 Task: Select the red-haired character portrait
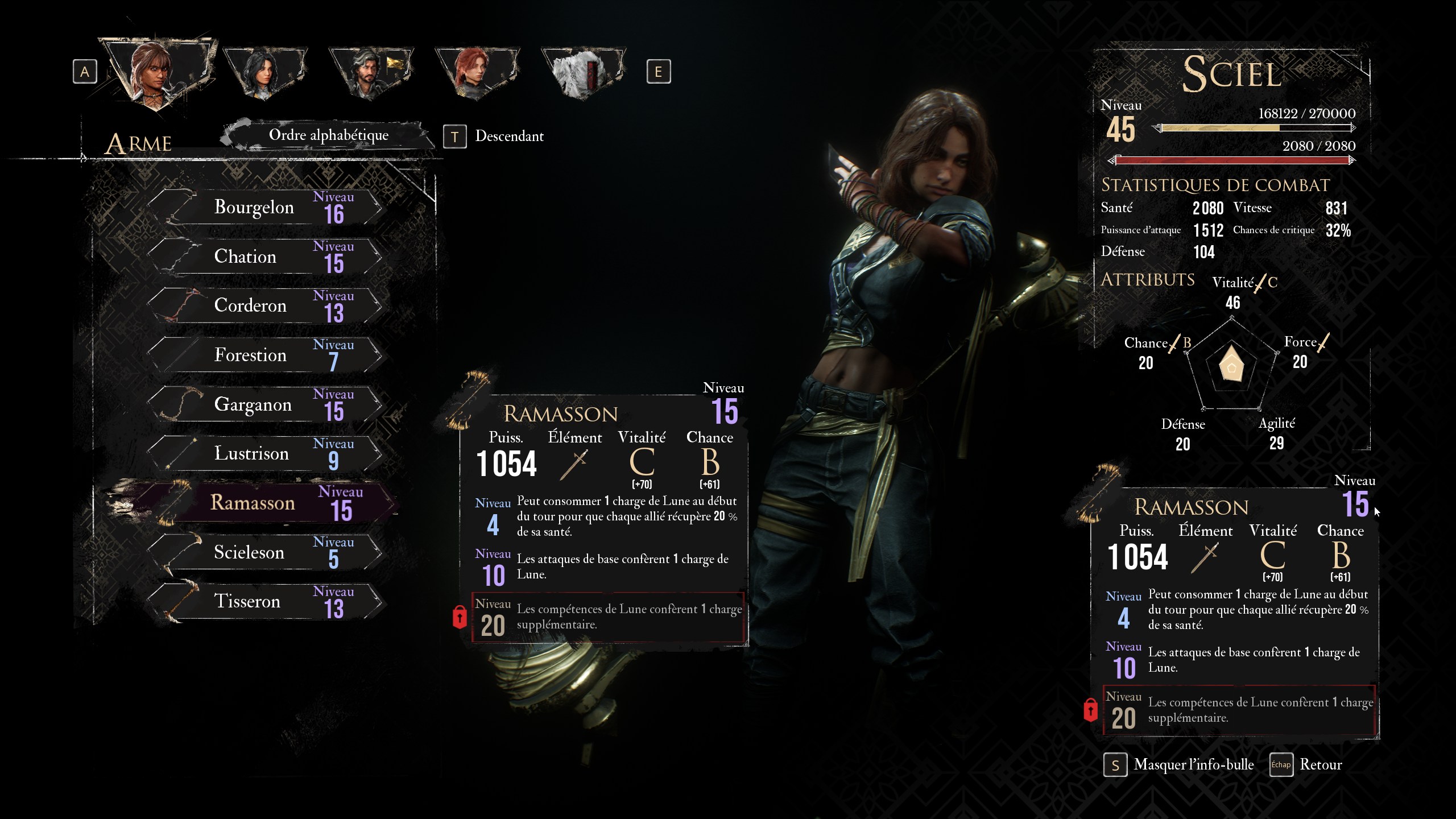coord(477,72)
